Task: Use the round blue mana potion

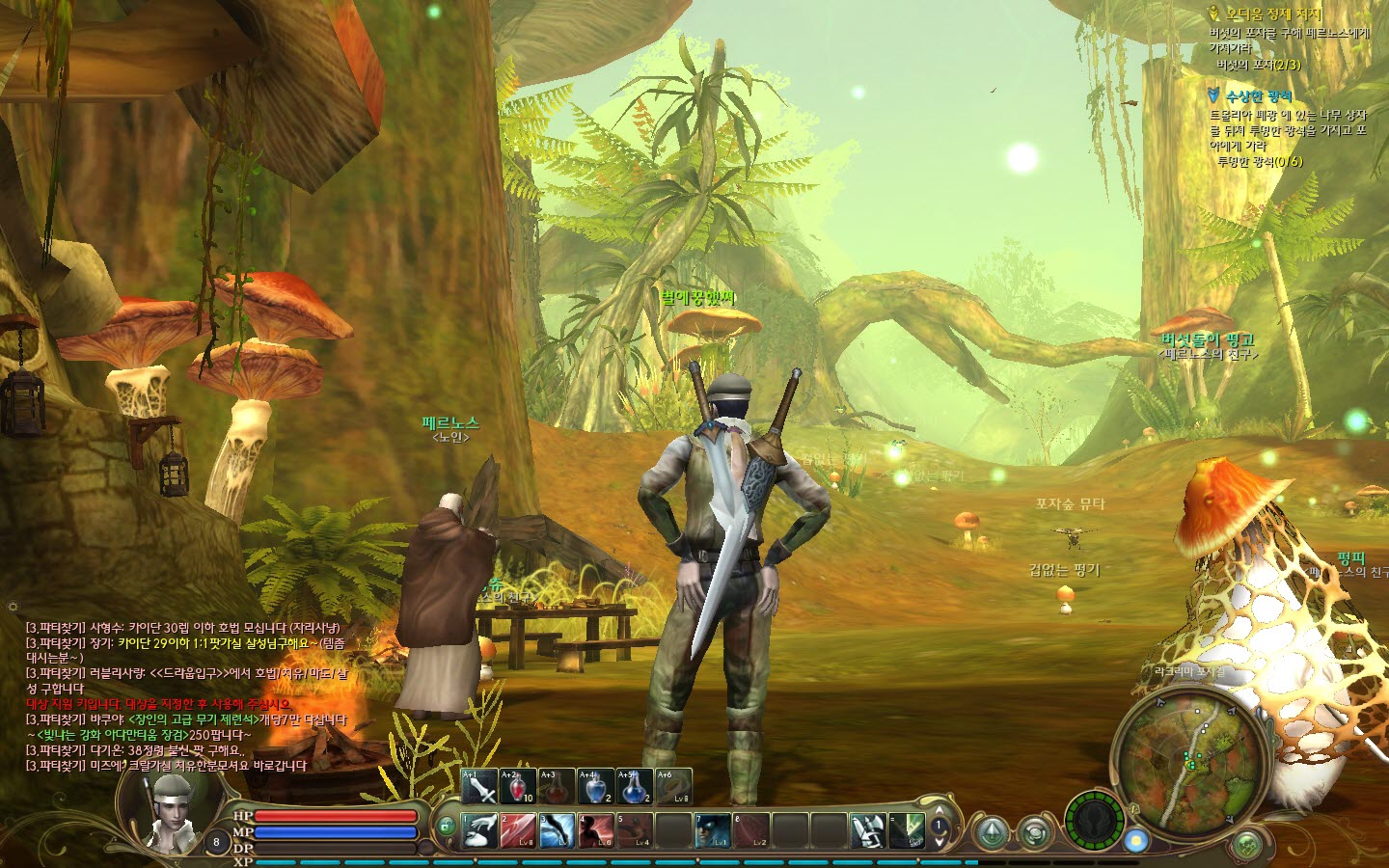Action: (x=634, y=787)
